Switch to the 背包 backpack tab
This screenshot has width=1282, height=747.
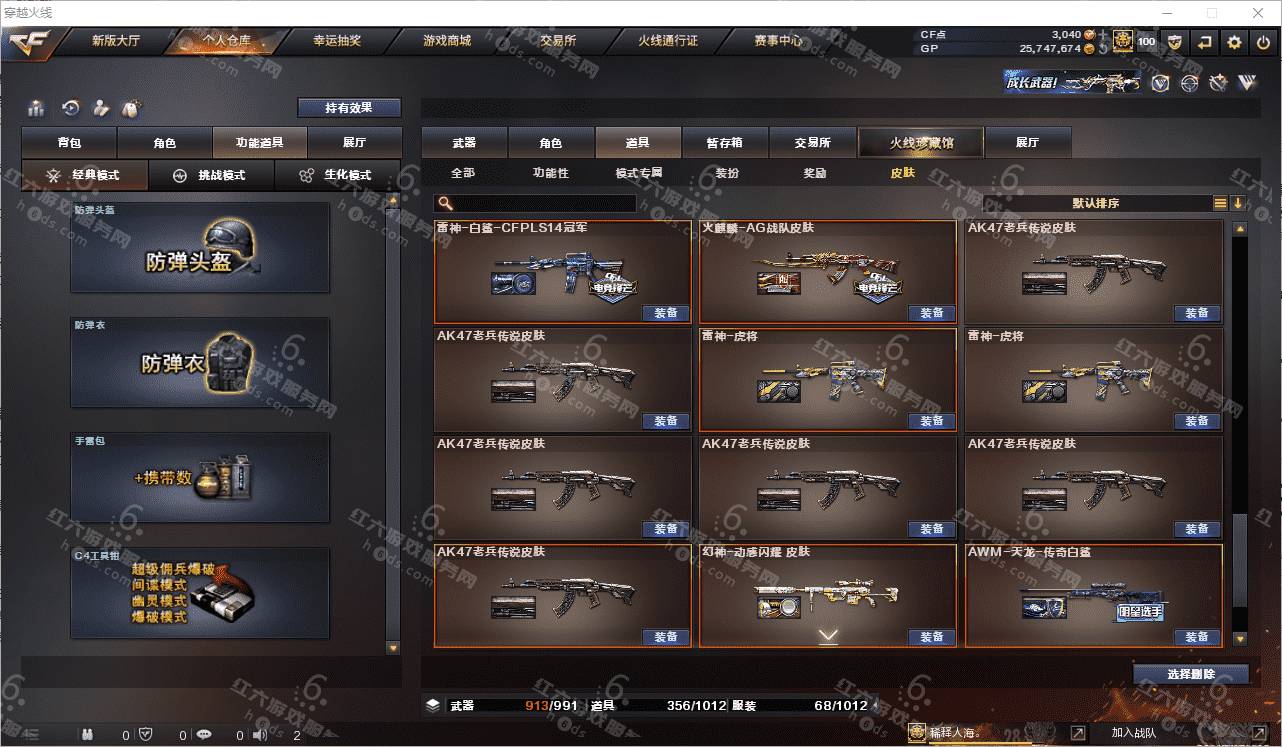point(69,143)
